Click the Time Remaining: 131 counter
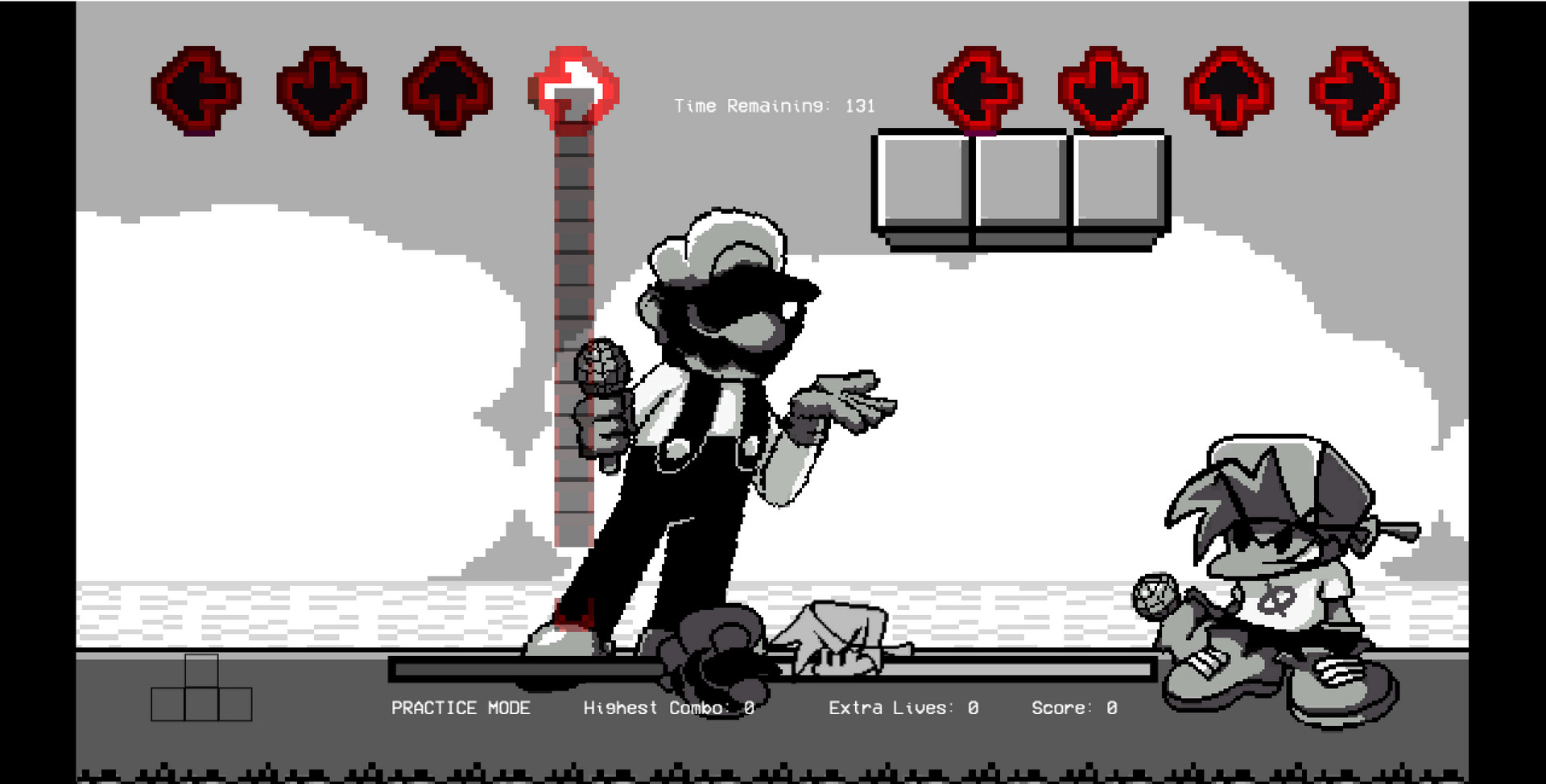The width and height of the screenshot is (1546, 784). click(775, 105)
